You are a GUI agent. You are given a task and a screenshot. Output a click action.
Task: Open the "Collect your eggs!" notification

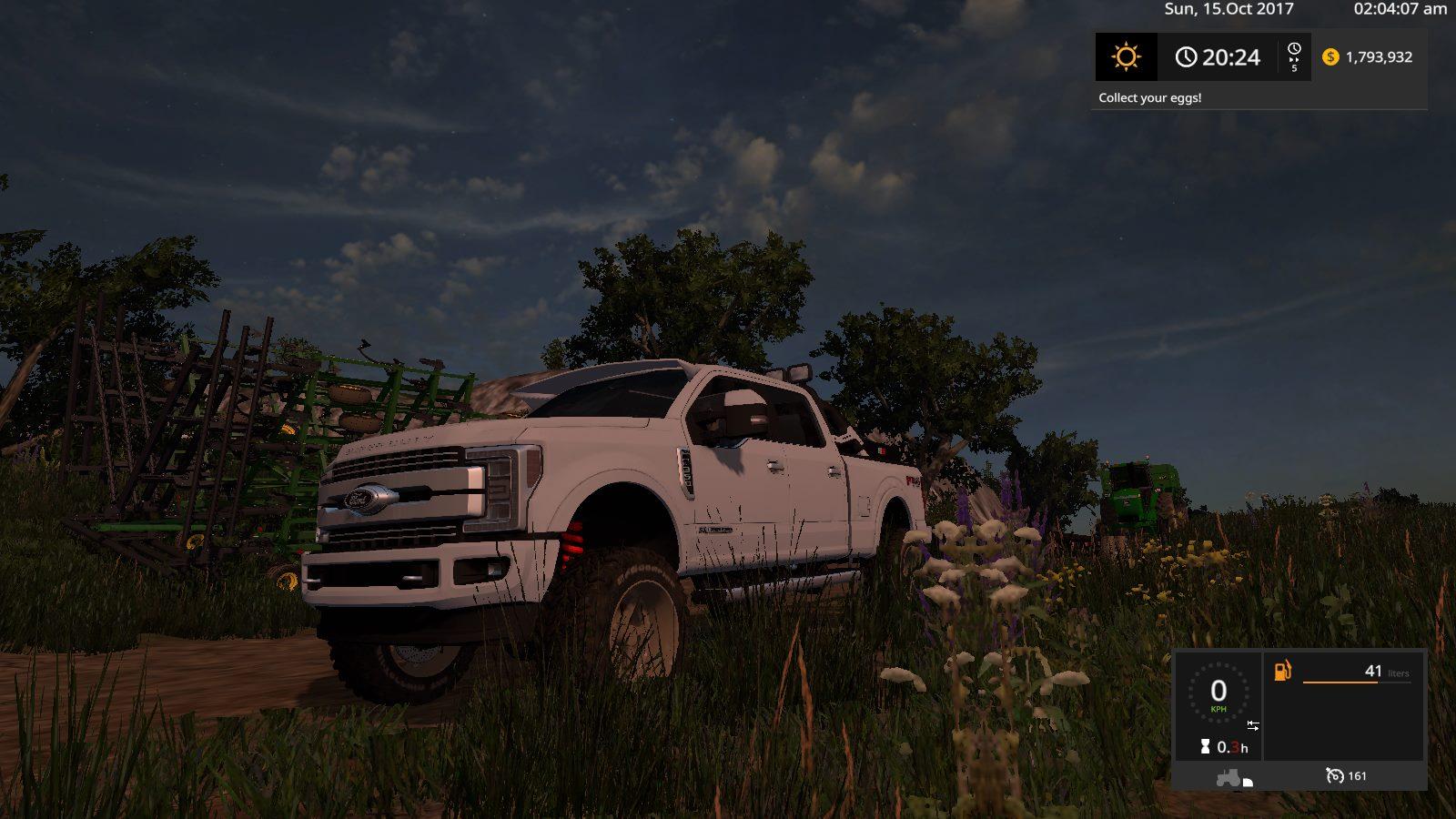coord(1149,98)
